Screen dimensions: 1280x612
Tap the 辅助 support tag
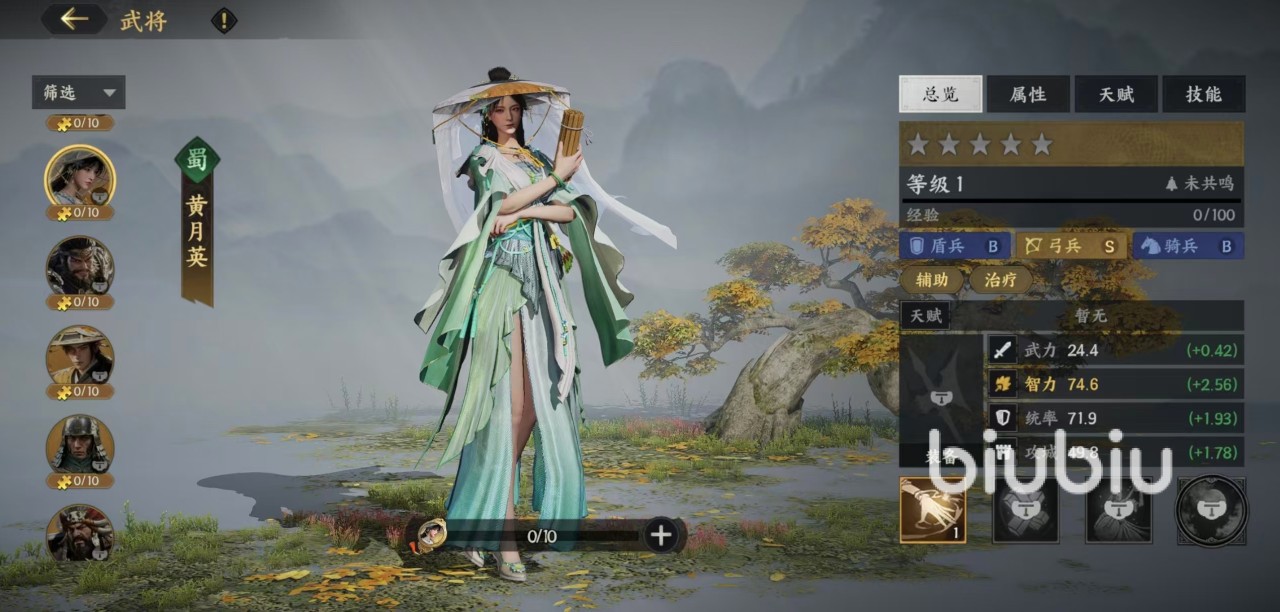coord(932,280)
